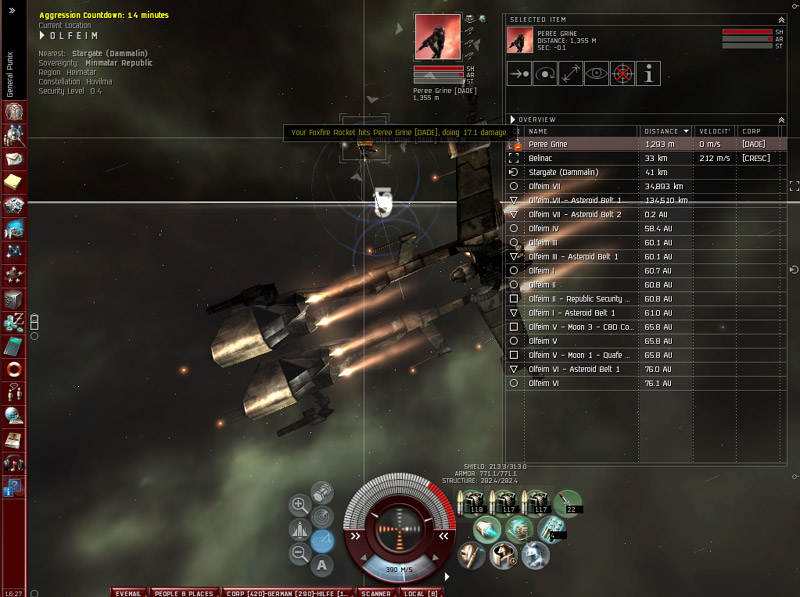Image resolution: width=800 pixels, height=597 pixels.
Task: Select Stargate (Dammalin) overview row
Action: click(563, 172)
